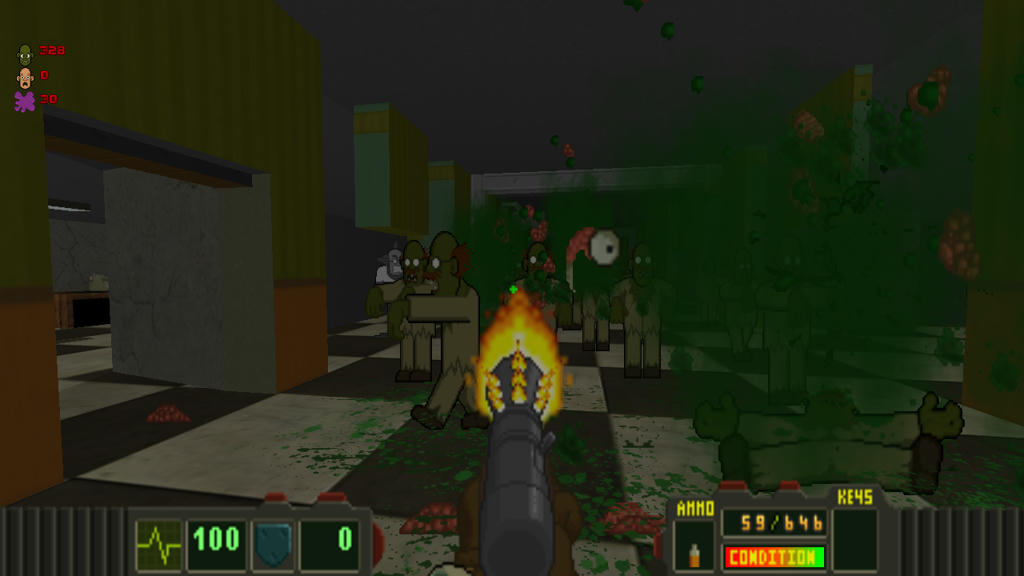Select the blue armor shield icon

click(272, 541)
